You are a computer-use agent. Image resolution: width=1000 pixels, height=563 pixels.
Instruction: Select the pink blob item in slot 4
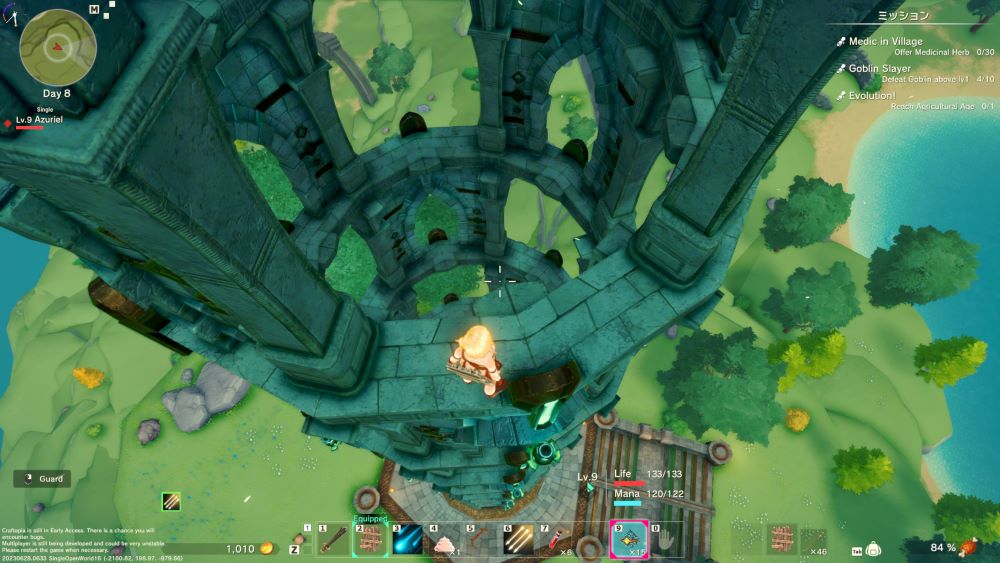(x=444, y=541)
